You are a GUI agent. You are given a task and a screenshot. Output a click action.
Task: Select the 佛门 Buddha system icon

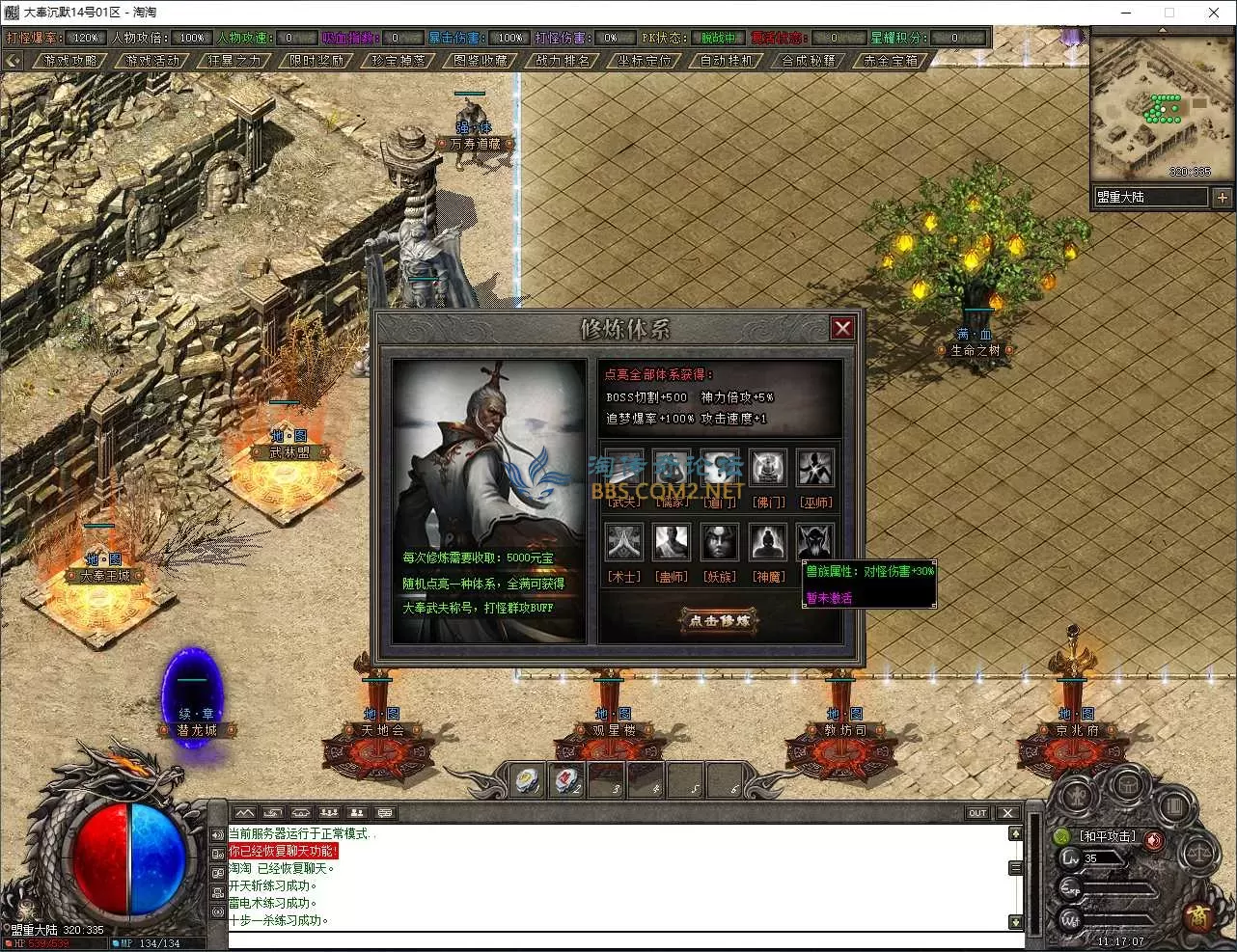(768, 469)
